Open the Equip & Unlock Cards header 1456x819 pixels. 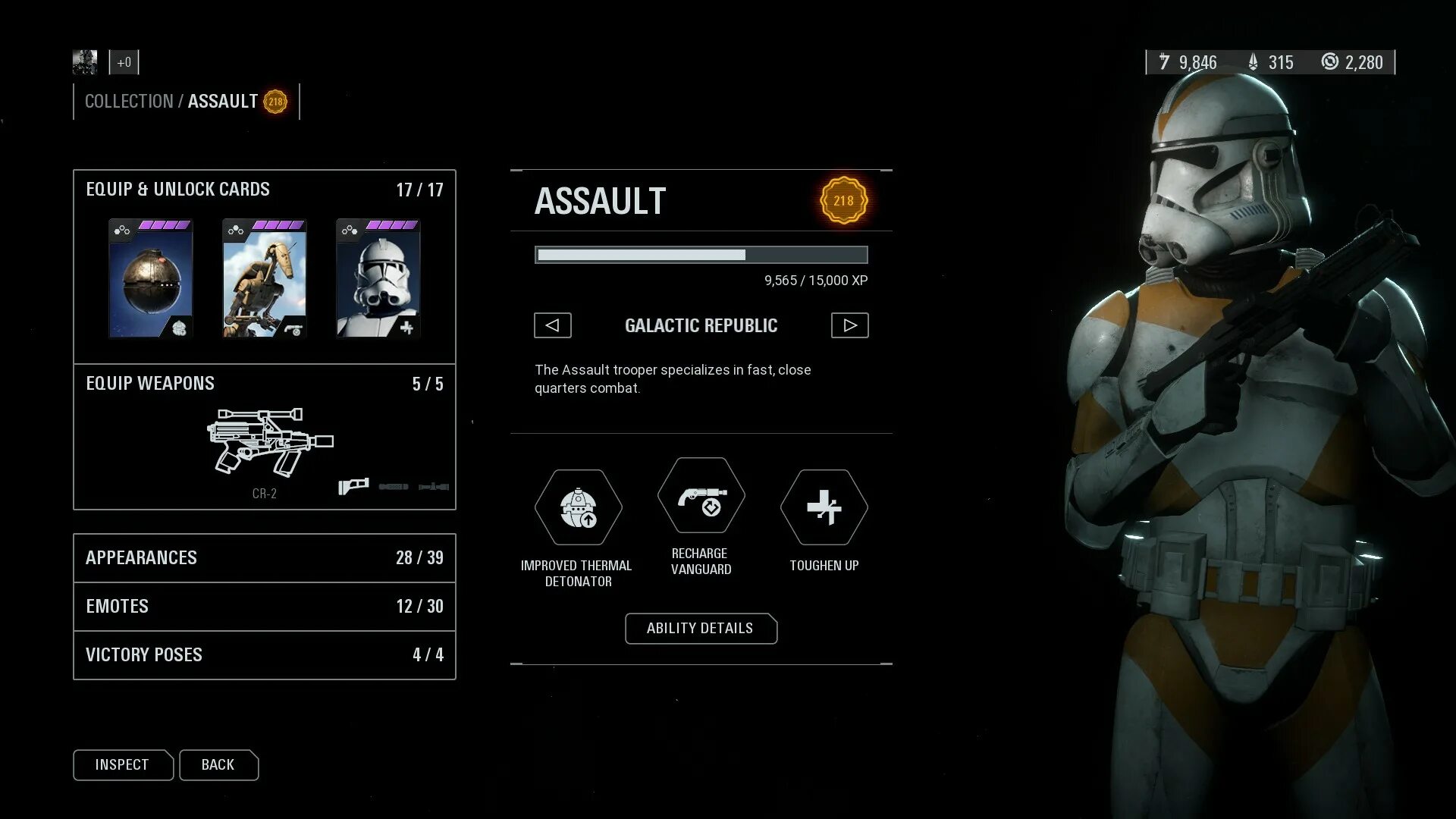pos(178,190)
